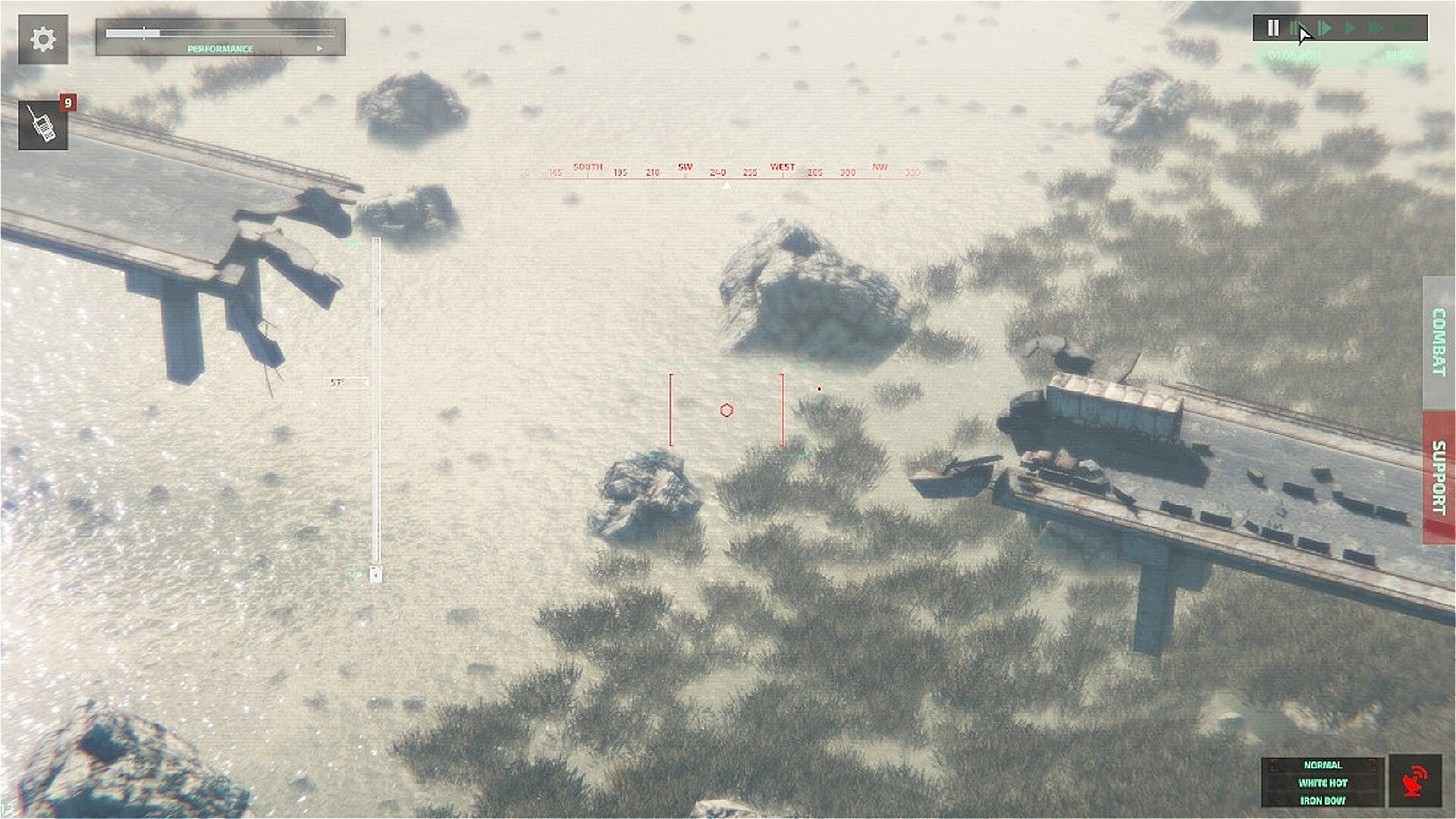Click the red targeting reticle circle
The image size is (1456, 819).
pyautogui.click(x=727, y=410)
